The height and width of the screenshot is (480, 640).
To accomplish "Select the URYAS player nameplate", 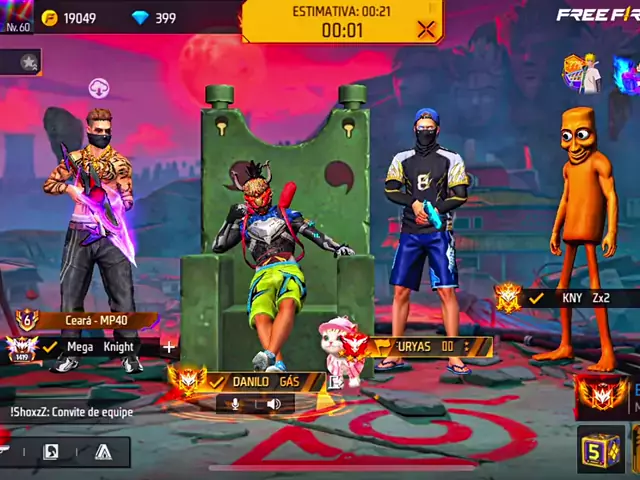I will click(428, 346).
